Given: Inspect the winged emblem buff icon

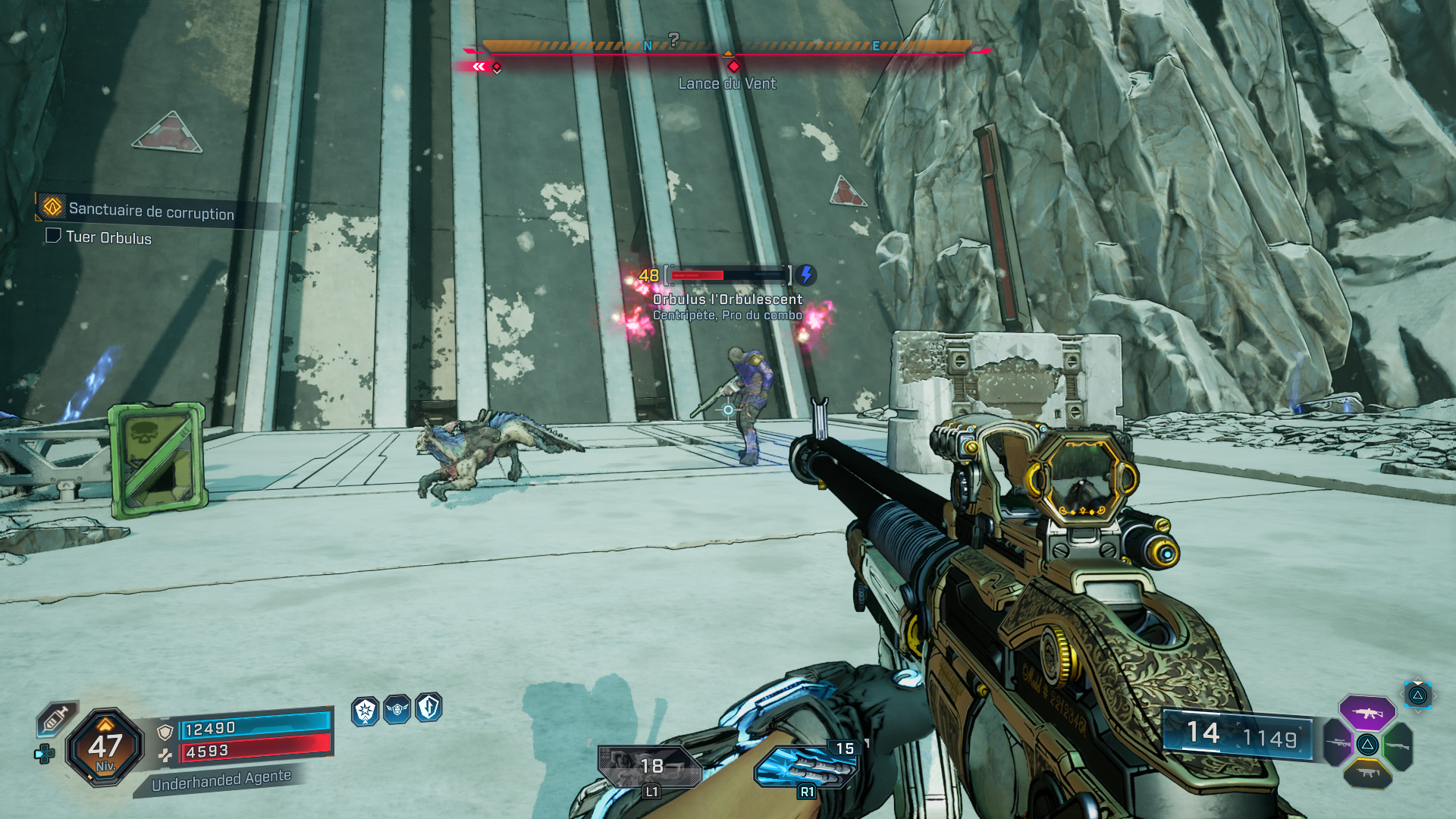Looking at the screenshot, I should (x=397, y=710).
